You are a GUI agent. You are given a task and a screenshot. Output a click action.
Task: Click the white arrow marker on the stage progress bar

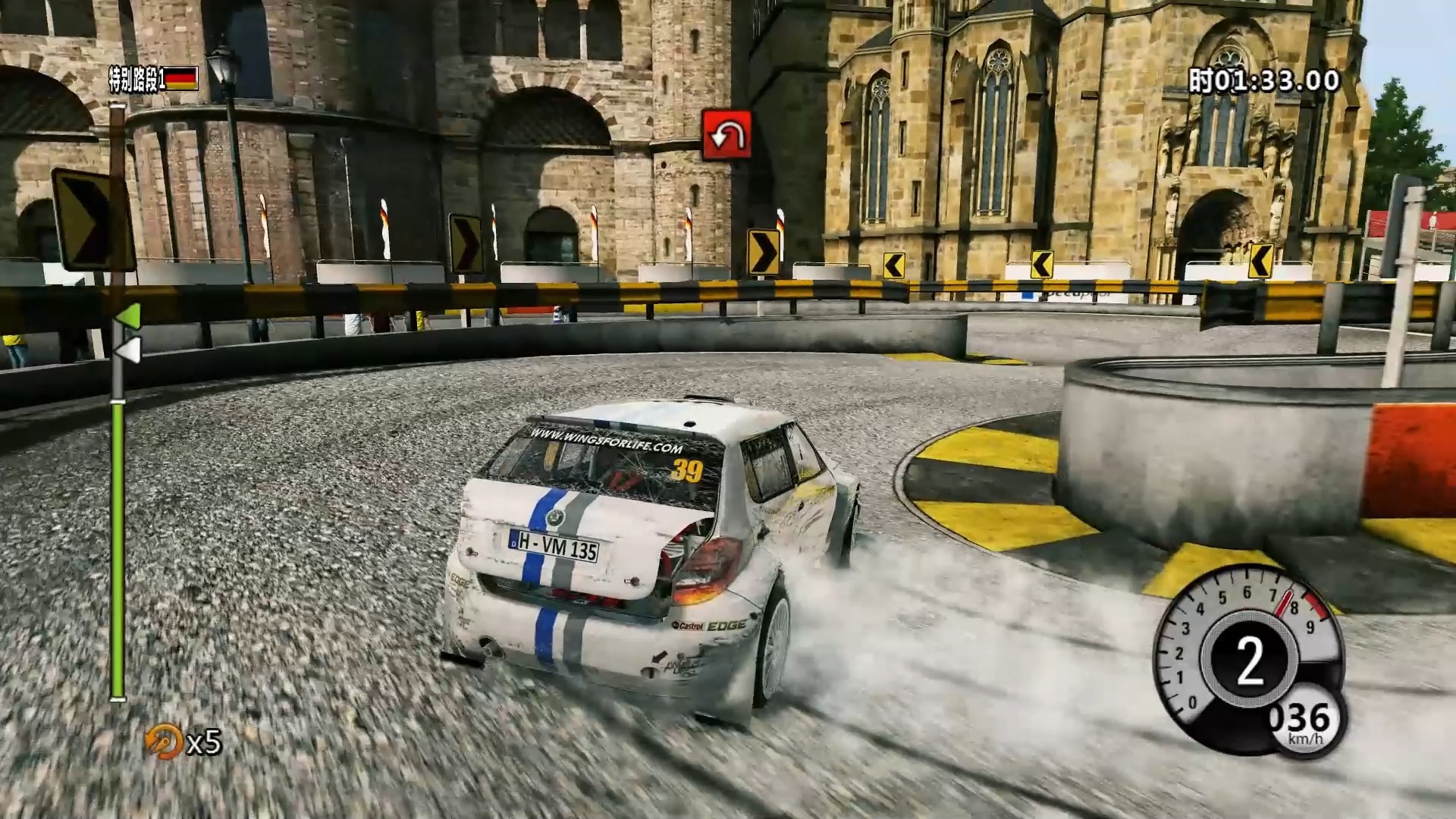(129, 350)
